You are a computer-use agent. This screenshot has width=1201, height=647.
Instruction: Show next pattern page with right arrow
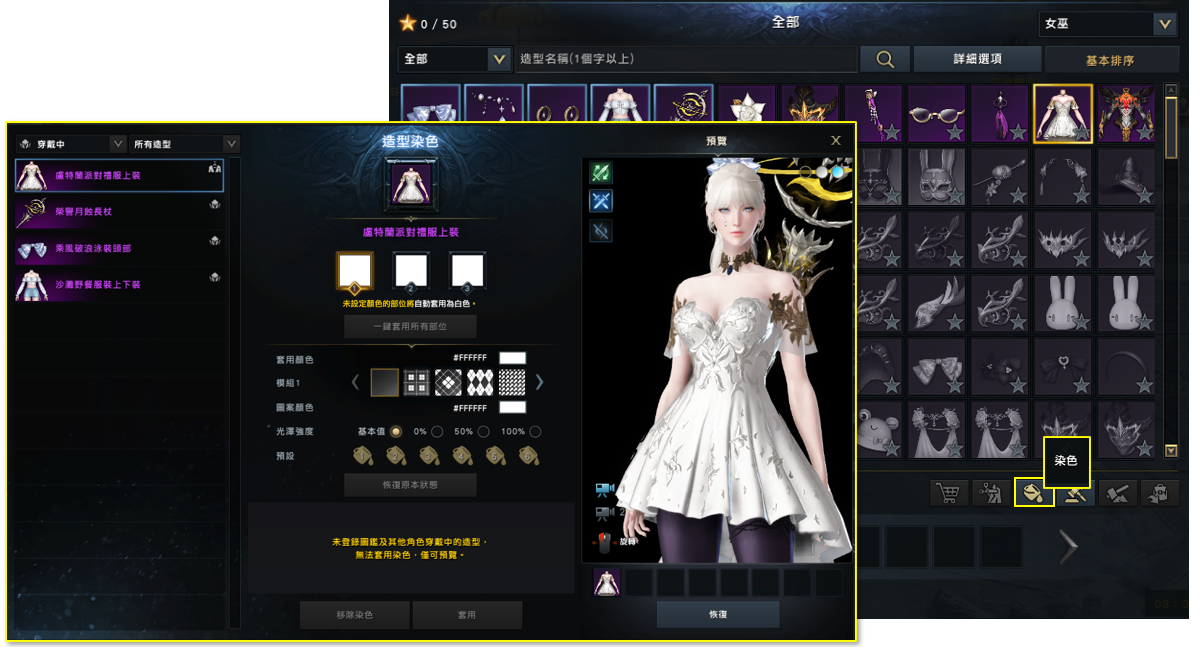539,381
